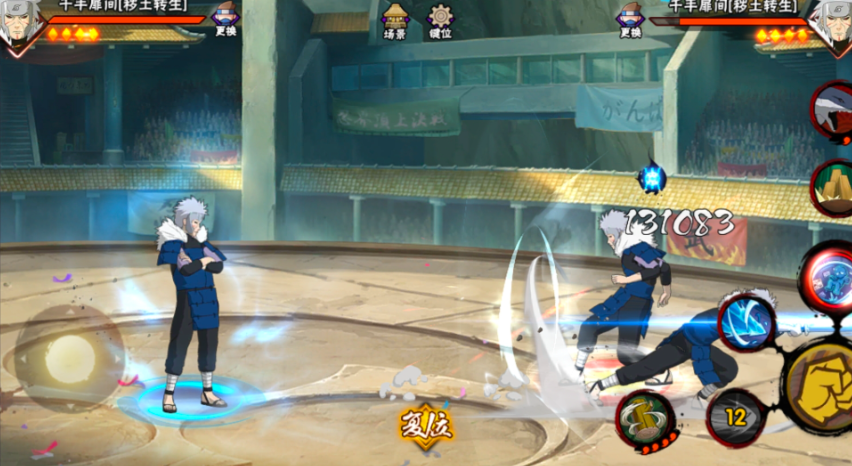Screen dimensions: 852x466
Task: Tap the glowing virtual joystick knob
Action: (x=70, y=357)
